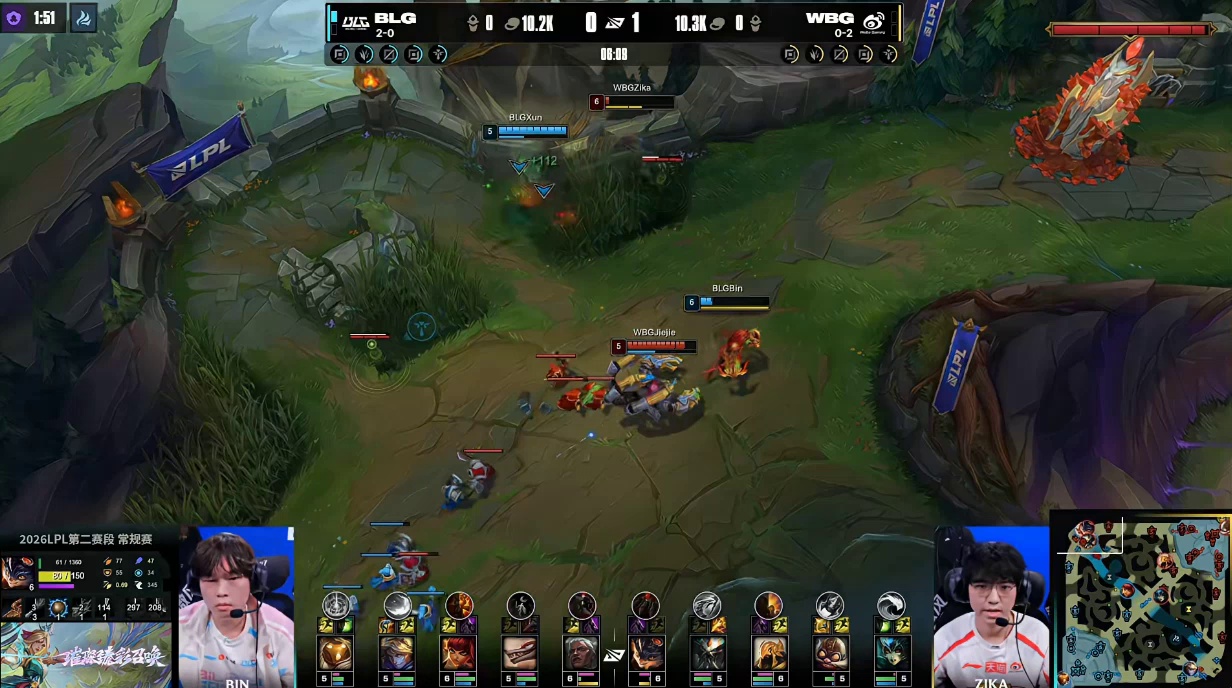Open the promotional skin banner

86,655
